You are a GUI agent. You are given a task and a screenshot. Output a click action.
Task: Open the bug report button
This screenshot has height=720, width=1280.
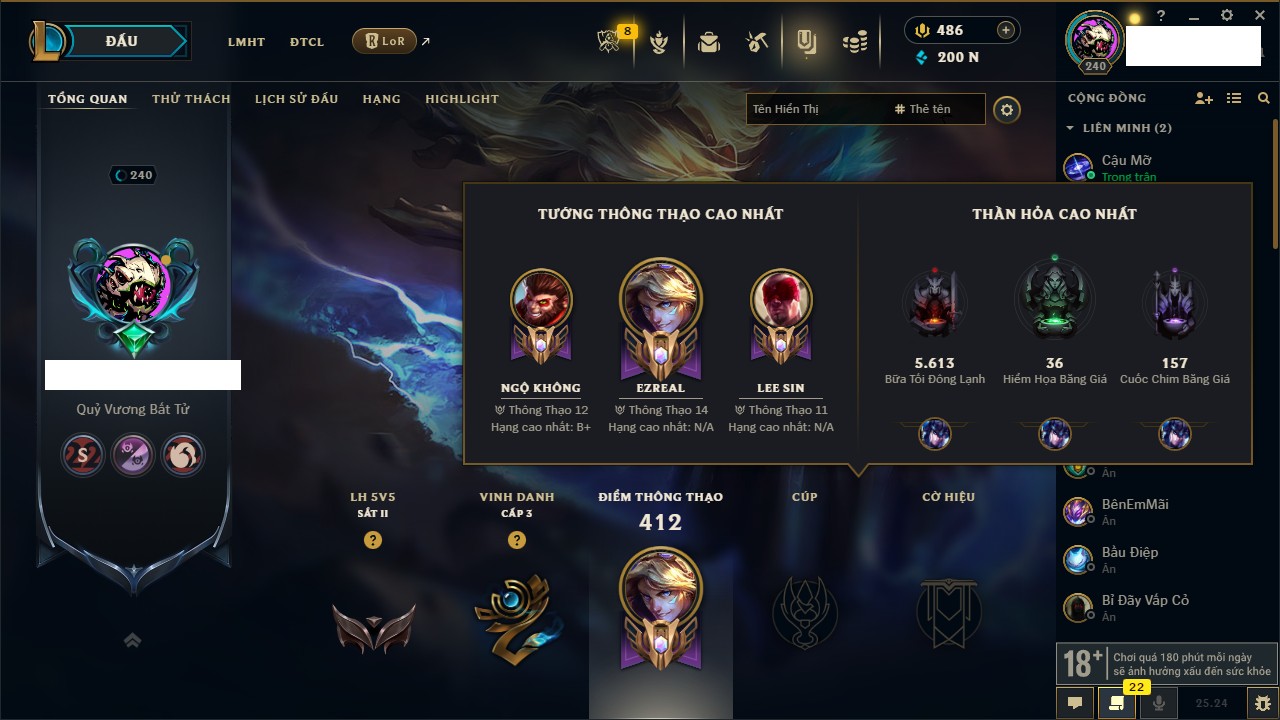pyautogui.click(x=1262, y=703)
